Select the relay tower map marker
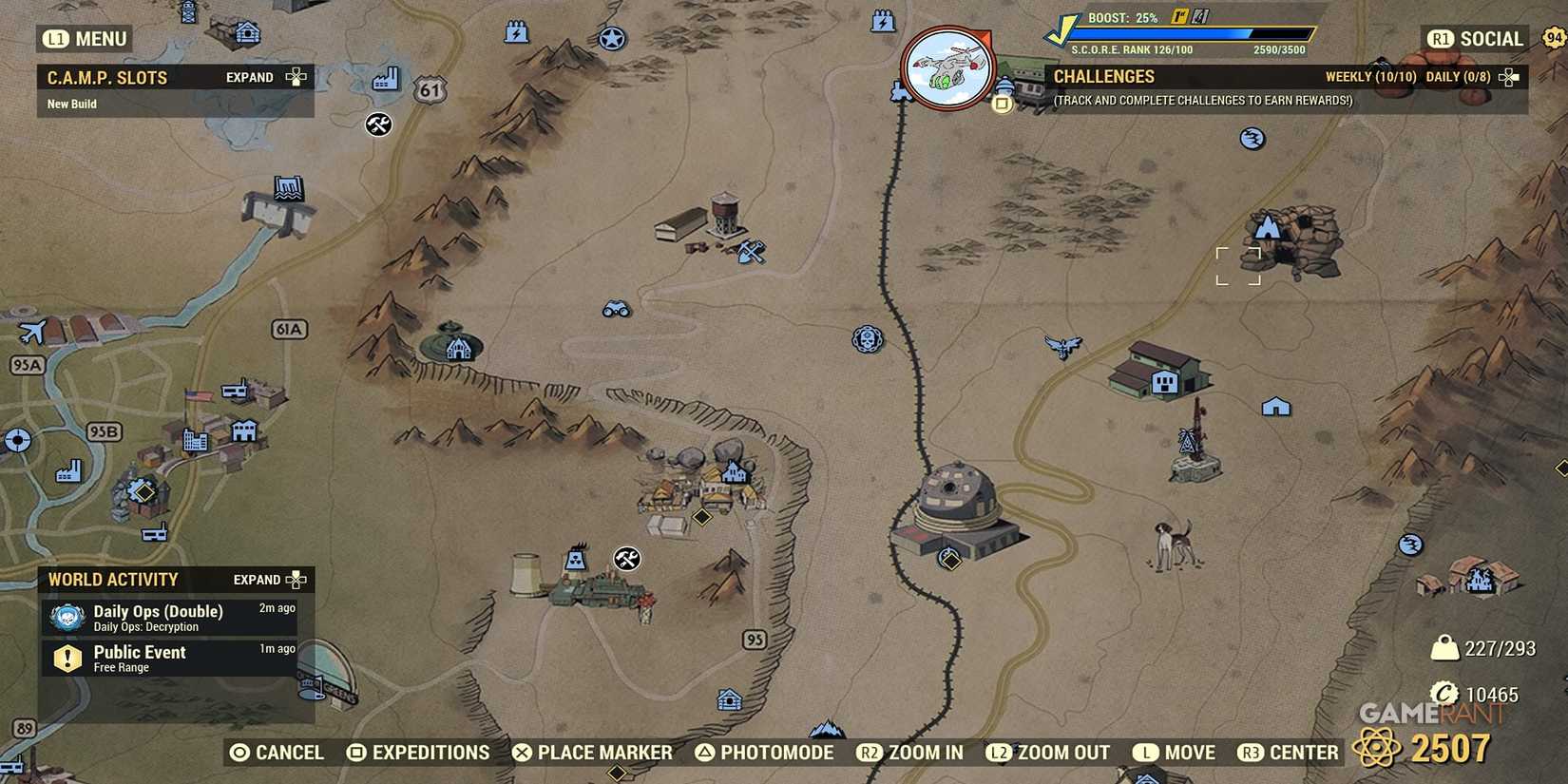The height and width of the screenshot is (784, 1568). (1190, 439)
